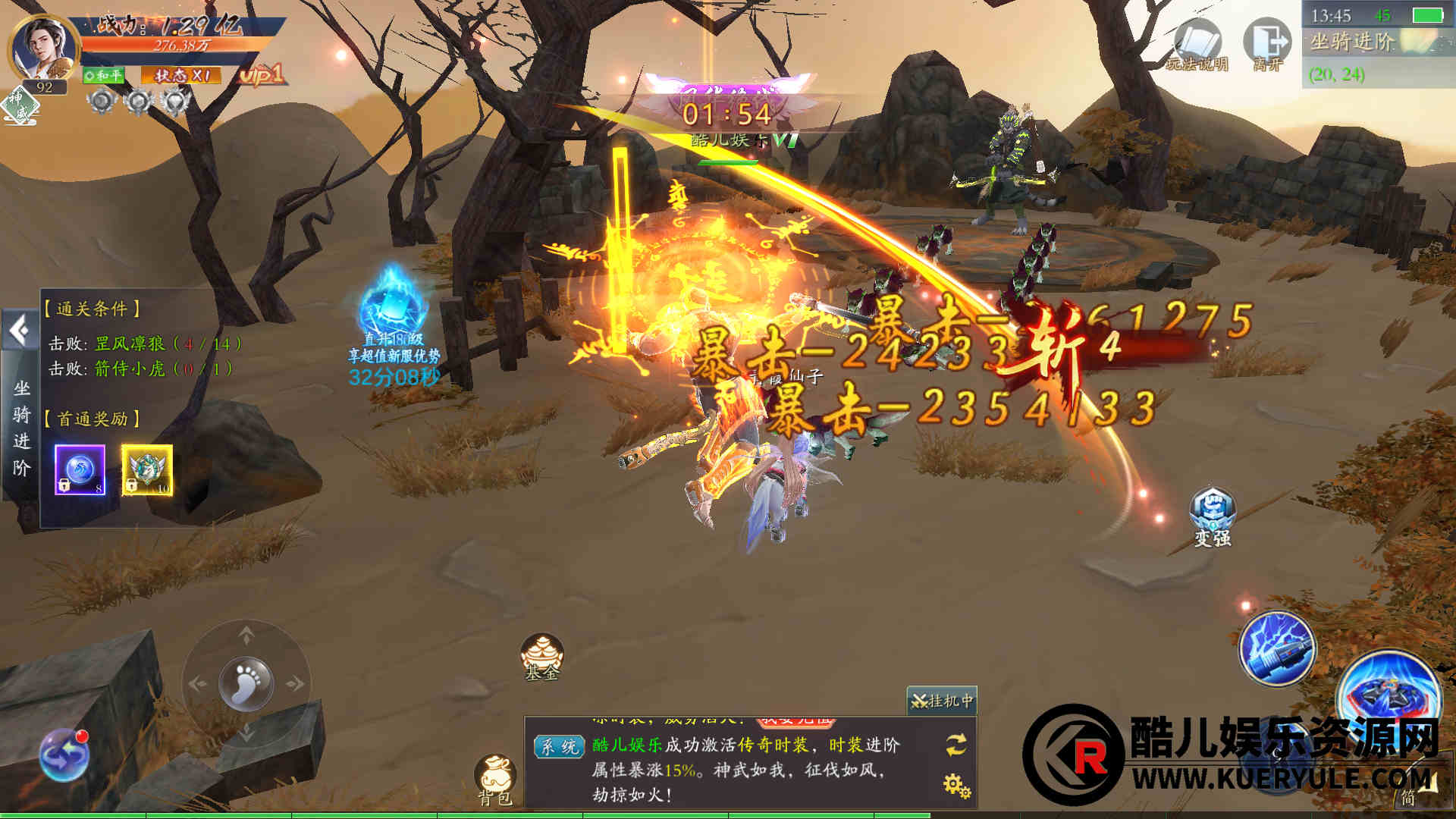The image size is (1456, 819).
Task: Tap the blue swap-arrows orb
Action: coord(64,754)
